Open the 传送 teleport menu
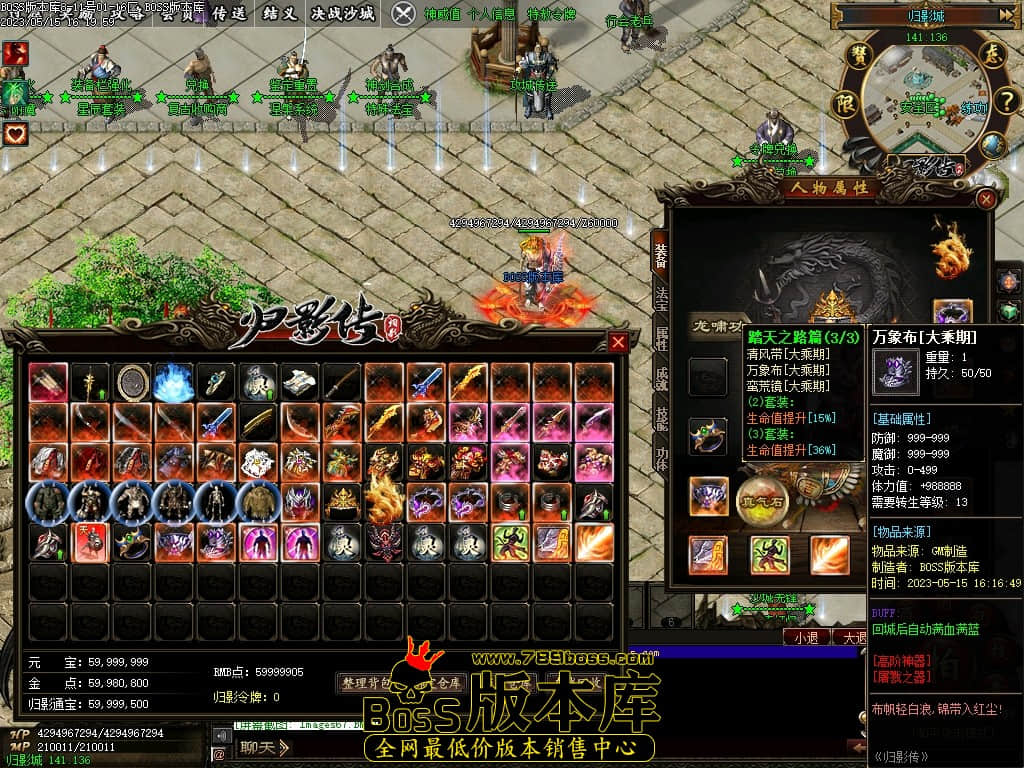The width and height of the screenshot is (1024, 768). coord(228,13)
